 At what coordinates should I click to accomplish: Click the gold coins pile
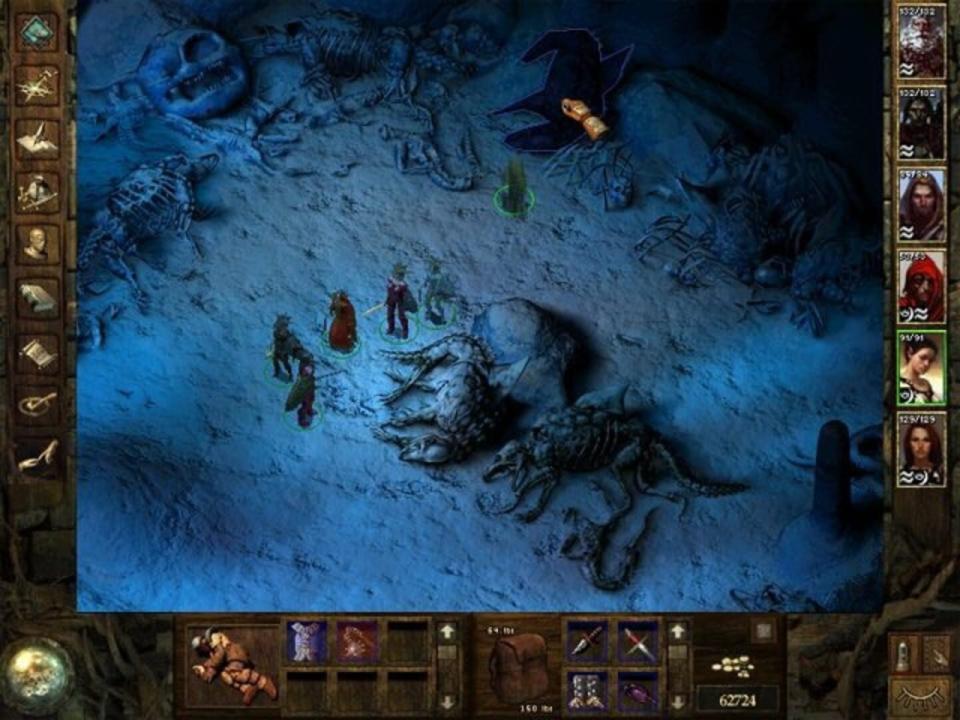(x=738, y=665)
